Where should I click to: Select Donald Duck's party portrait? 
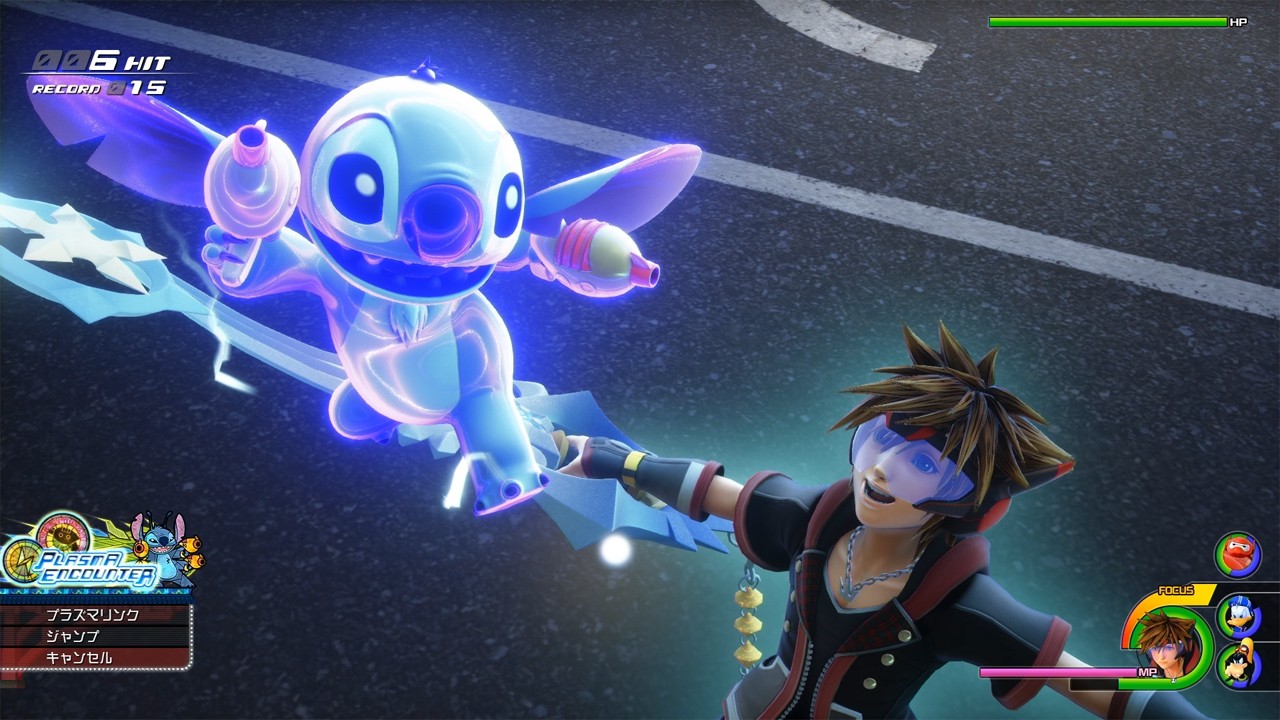point(1240,618)
